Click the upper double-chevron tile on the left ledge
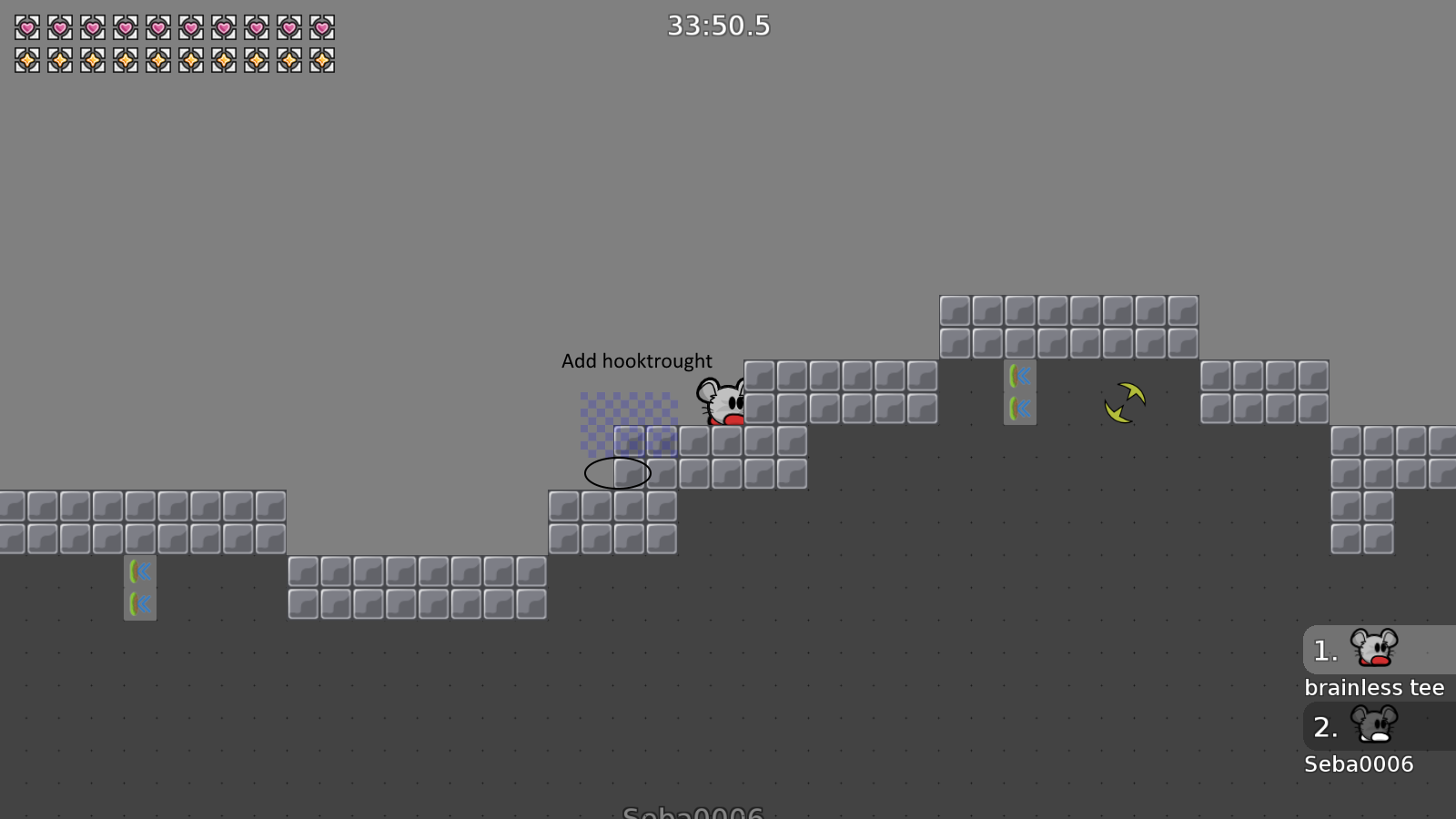Viewport: 1456px width, 819px height. (141, 571)
